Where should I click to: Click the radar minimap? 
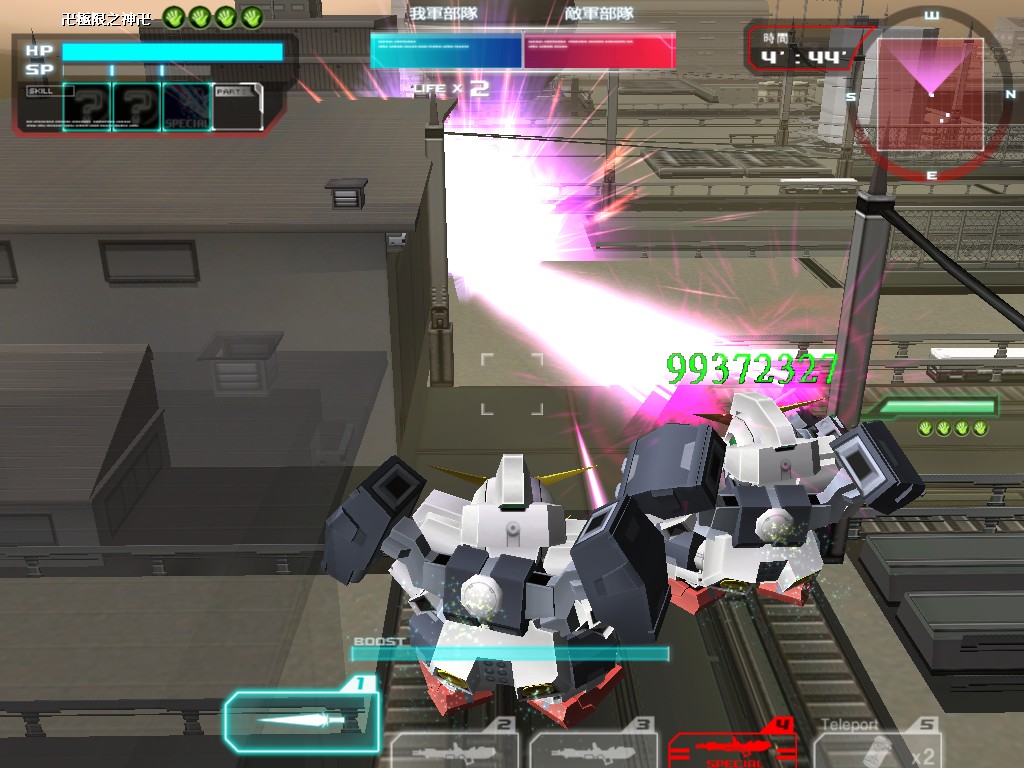pyautogui.click(x=931, y=94)
